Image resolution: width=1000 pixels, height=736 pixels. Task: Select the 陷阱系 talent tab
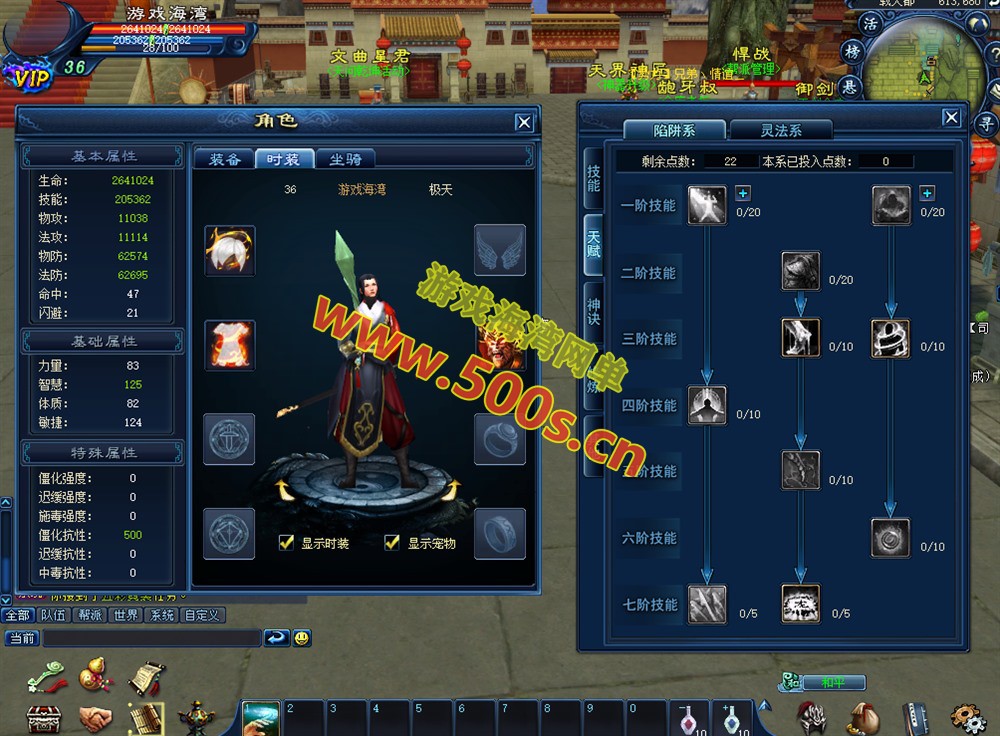[674, 130]
